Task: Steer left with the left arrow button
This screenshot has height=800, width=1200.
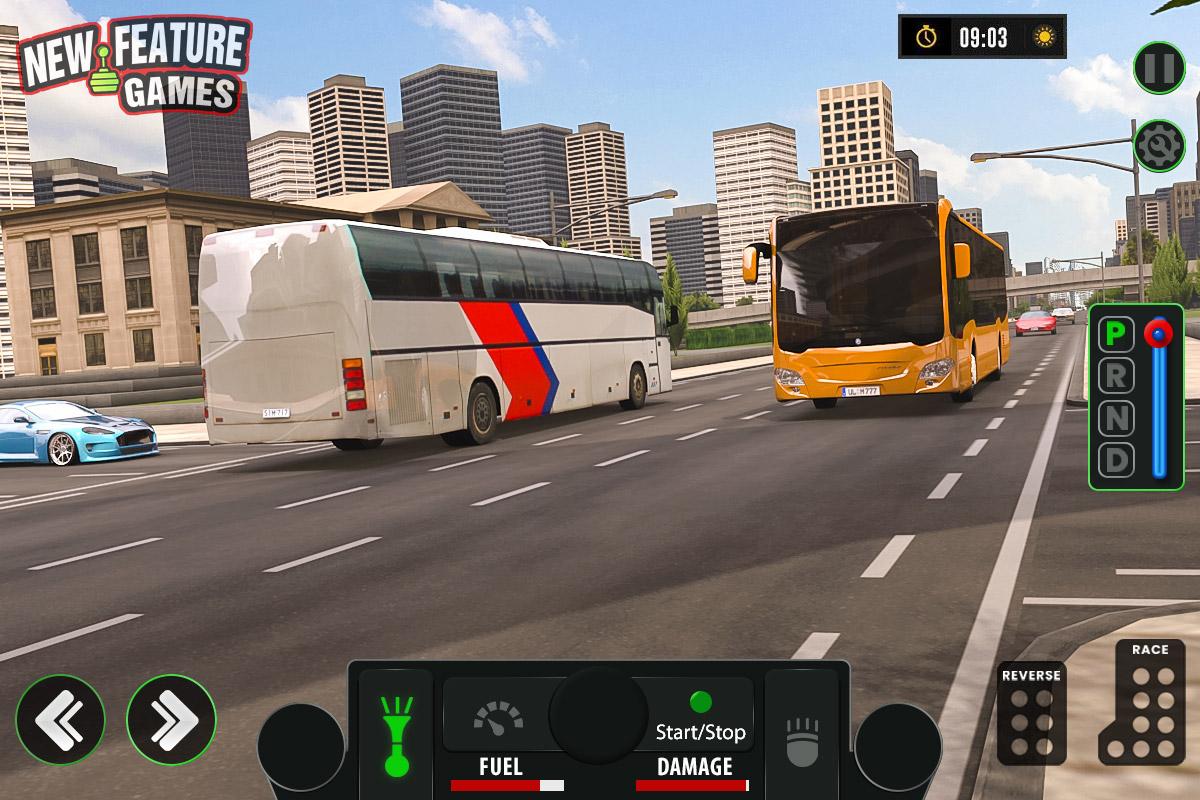Action: (60, 719)
